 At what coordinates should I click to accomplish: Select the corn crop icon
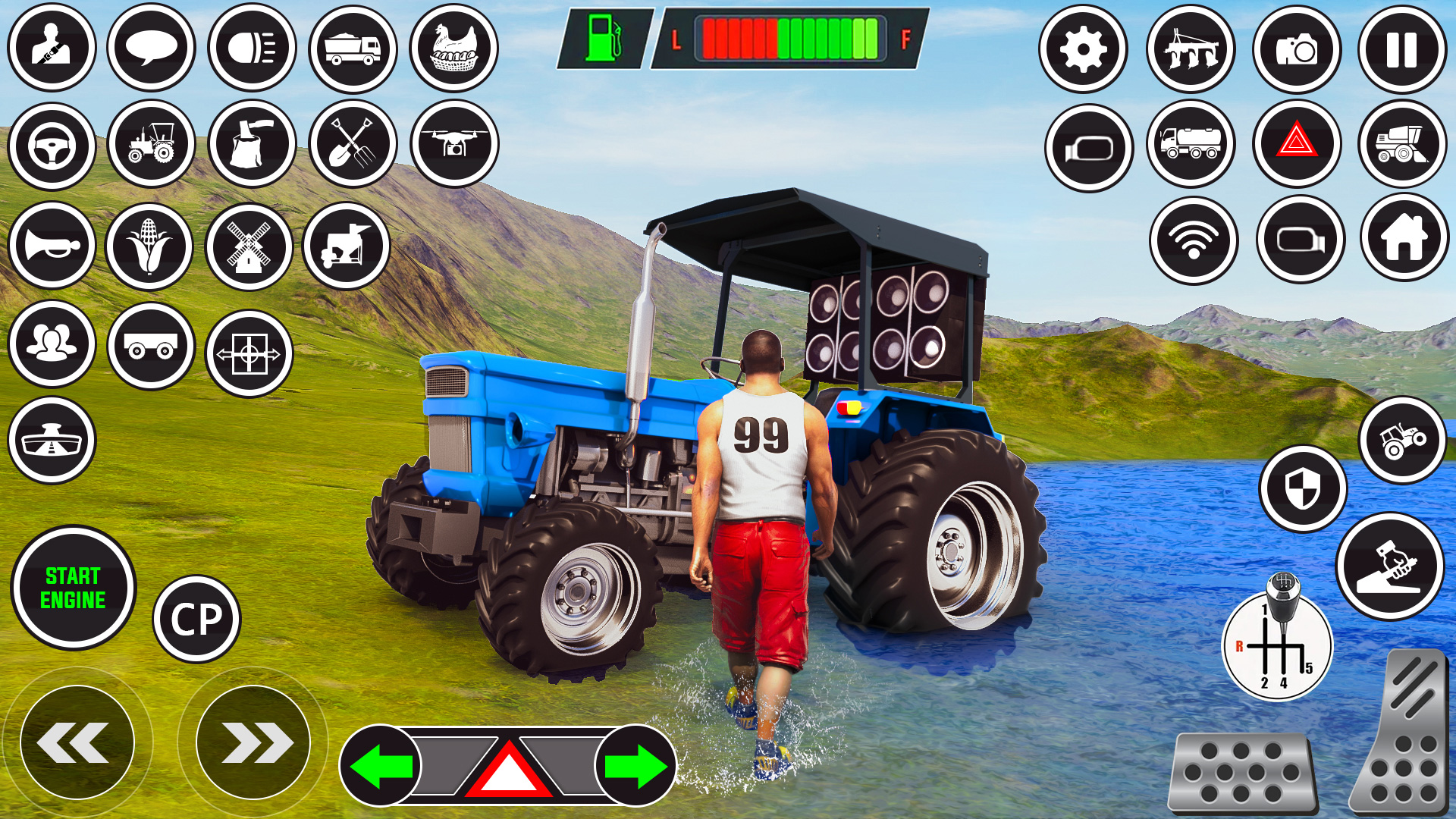point(149,244)
